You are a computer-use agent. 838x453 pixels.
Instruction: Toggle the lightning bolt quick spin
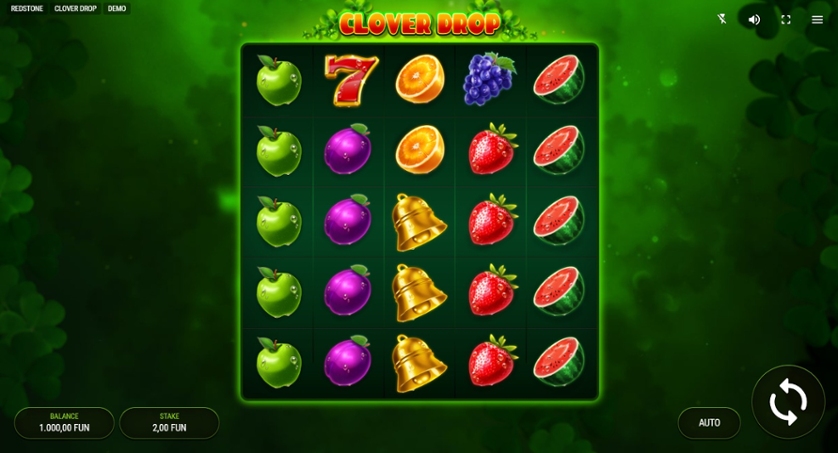[x=723, y=19]
